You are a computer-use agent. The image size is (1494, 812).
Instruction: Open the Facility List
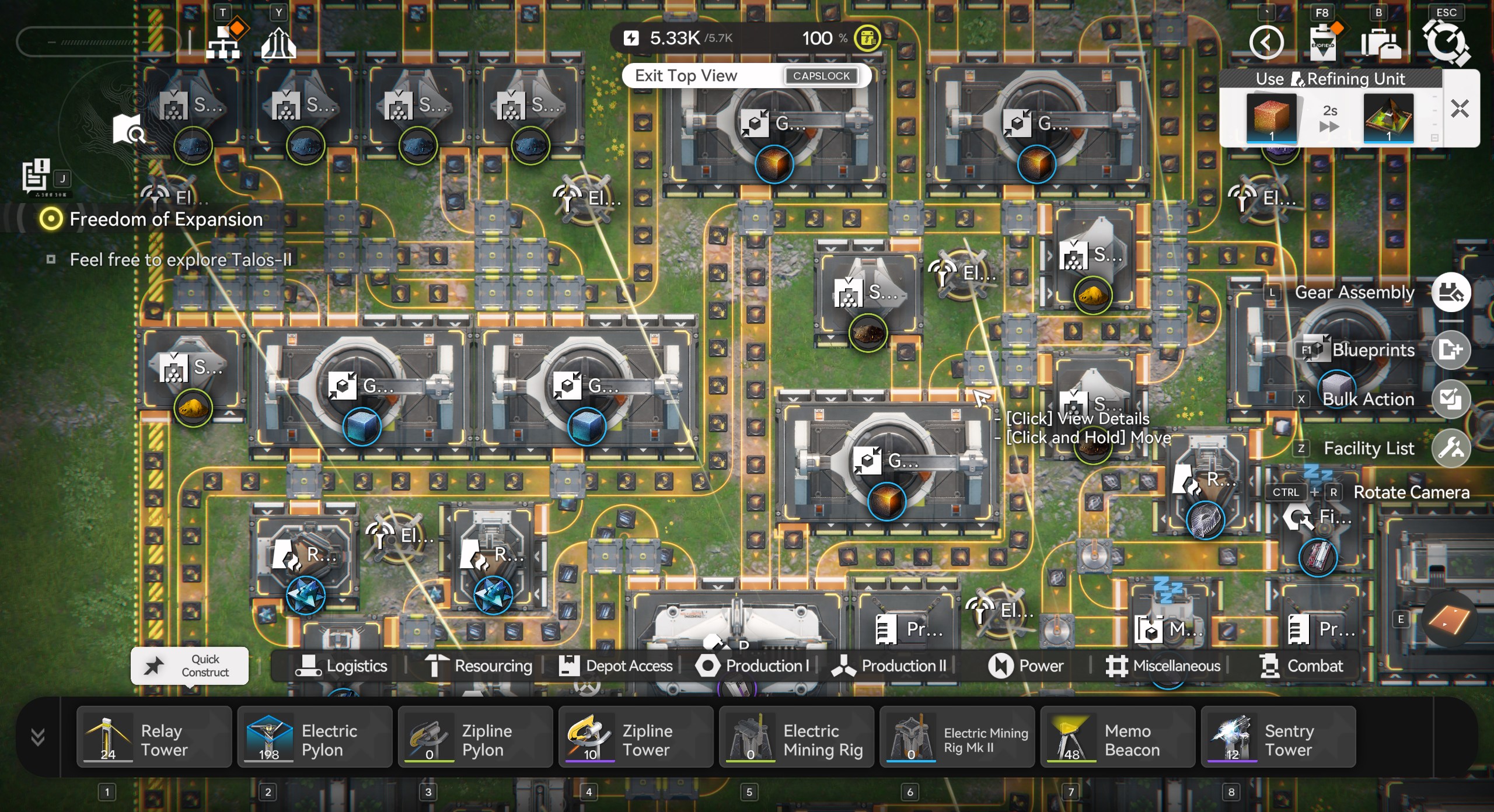click(x=1451, y=448)
